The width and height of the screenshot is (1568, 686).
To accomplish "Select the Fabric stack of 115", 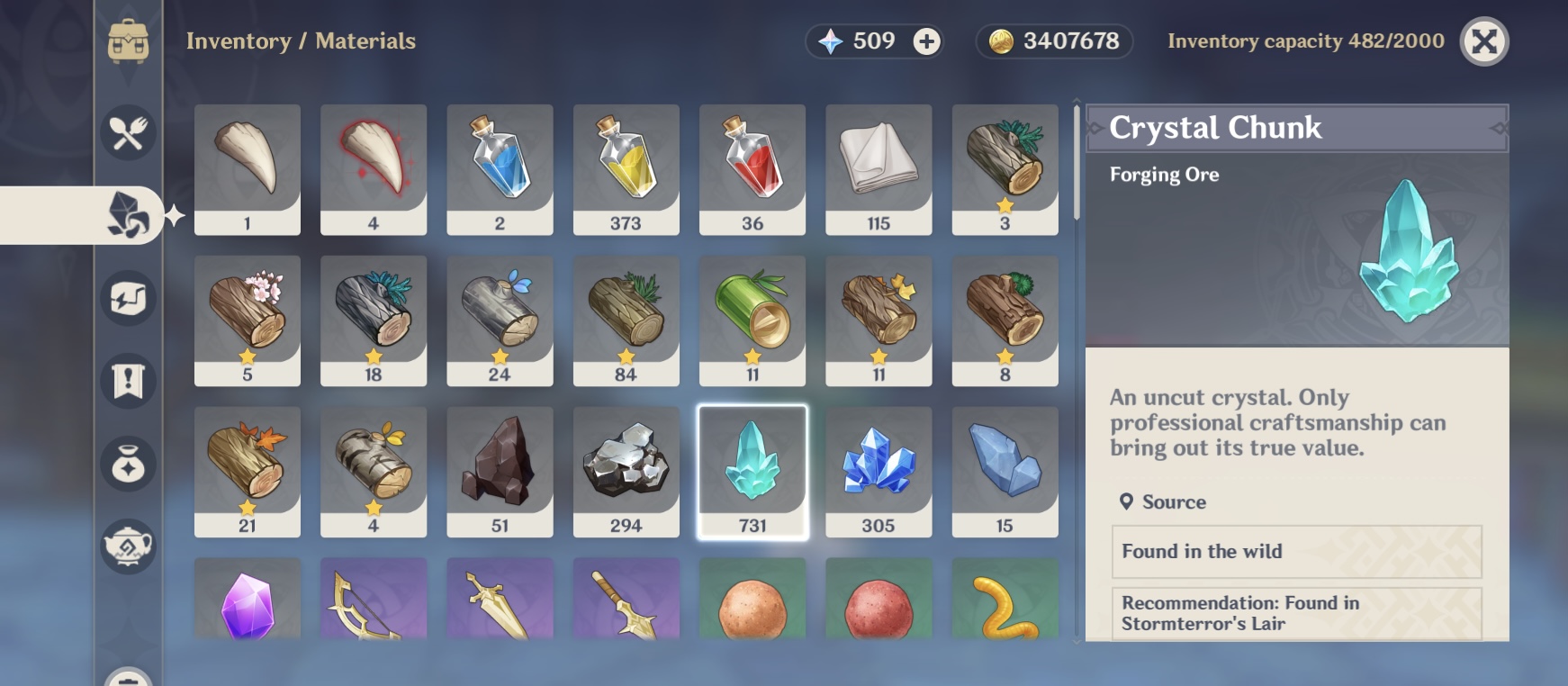I will point(879,167).
